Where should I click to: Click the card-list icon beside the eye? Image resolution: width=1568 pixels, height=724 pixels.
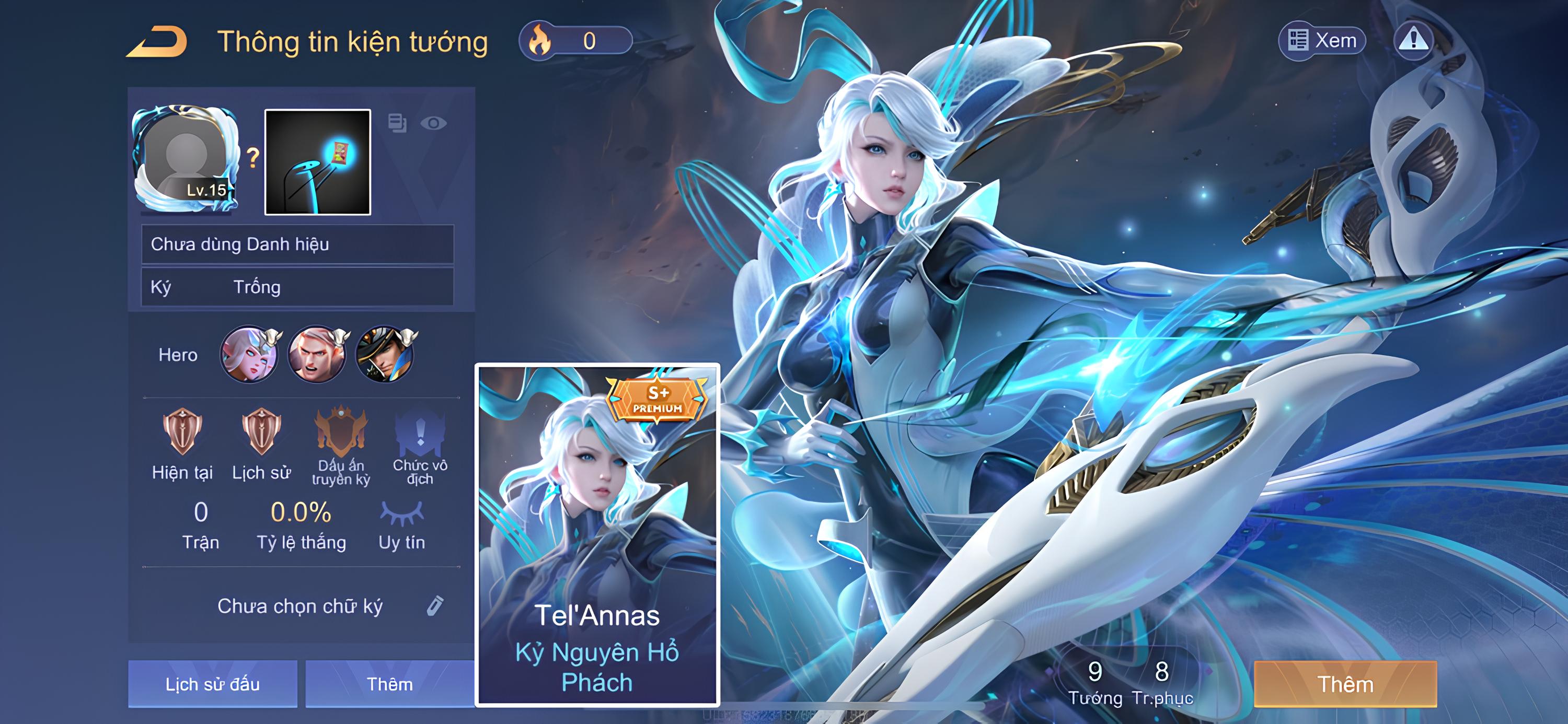click(x=397, y=123)
